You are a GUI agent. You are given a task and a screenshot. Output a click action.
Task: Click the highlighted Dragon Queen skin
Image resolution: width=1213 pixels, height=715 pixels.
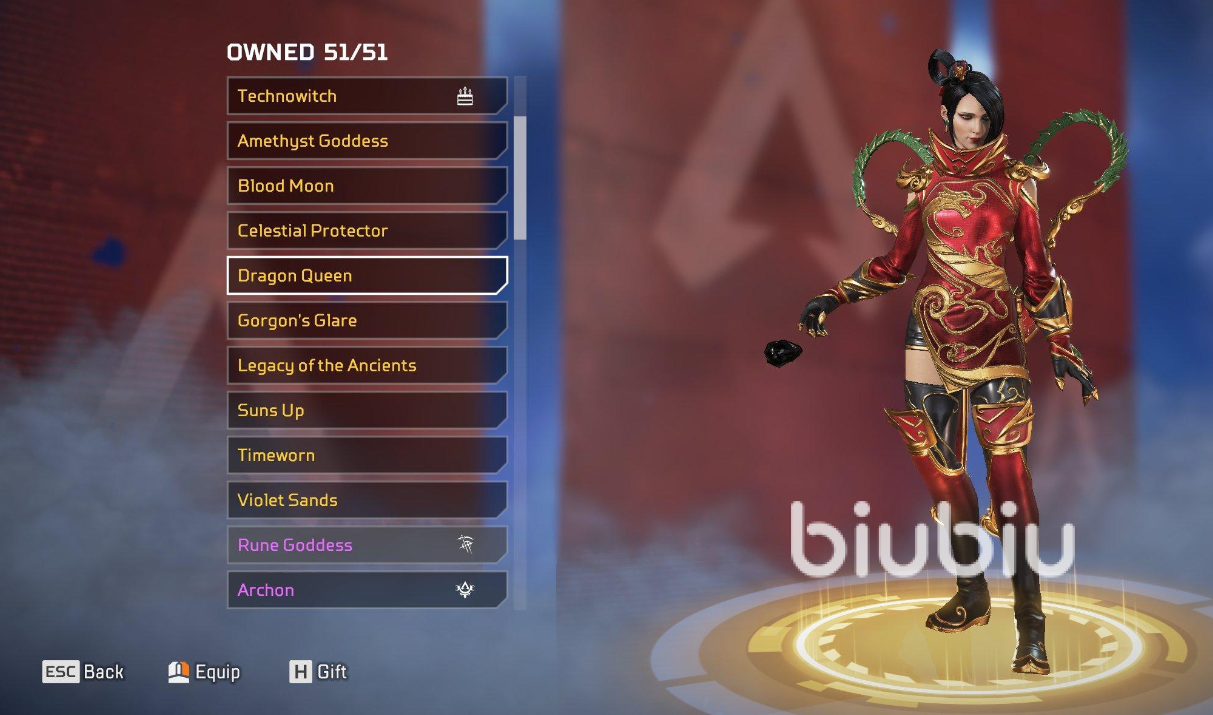coord(366,276)
